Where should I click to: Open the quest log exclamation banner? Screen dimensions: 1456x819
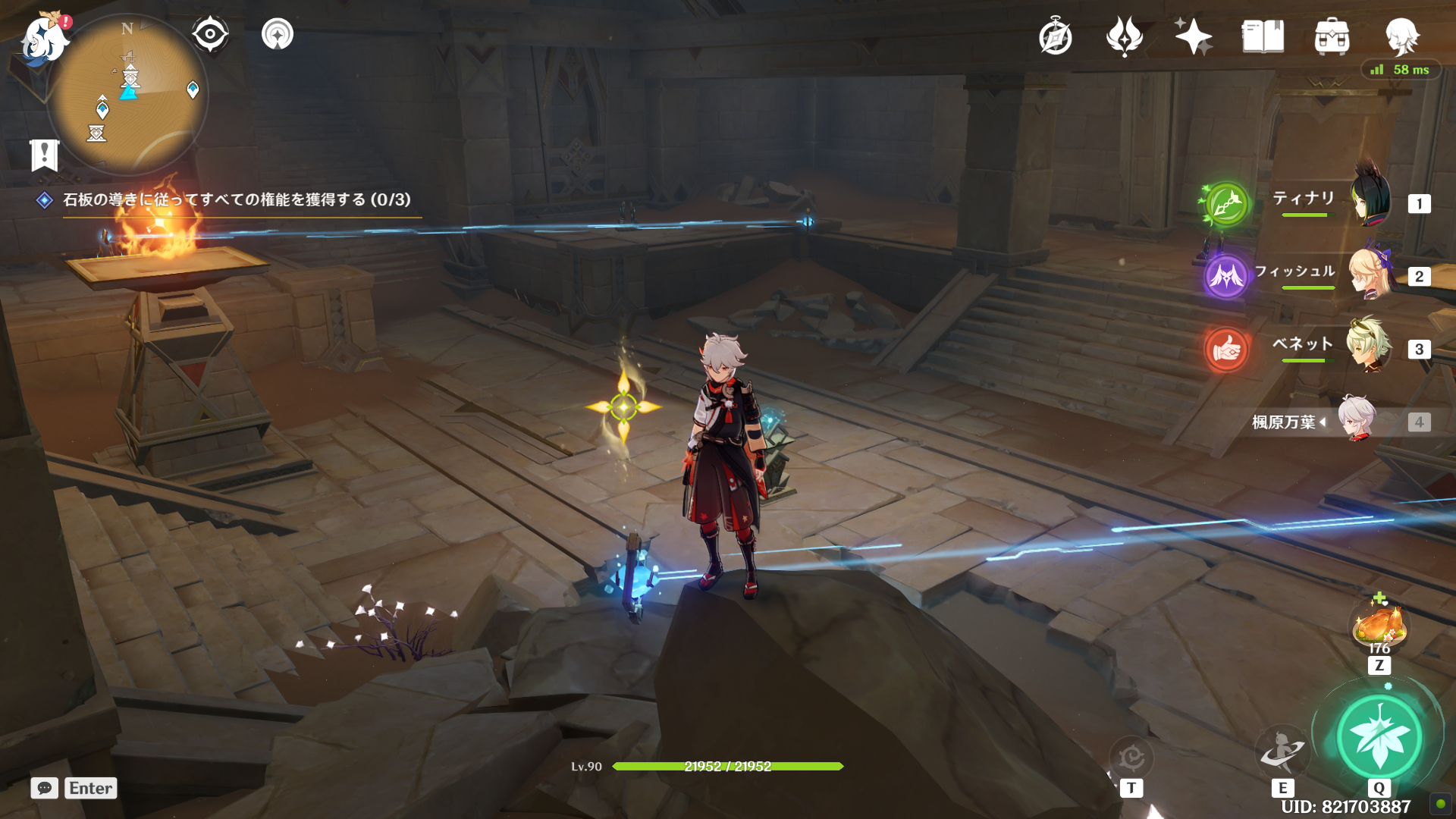coord(45,155)
